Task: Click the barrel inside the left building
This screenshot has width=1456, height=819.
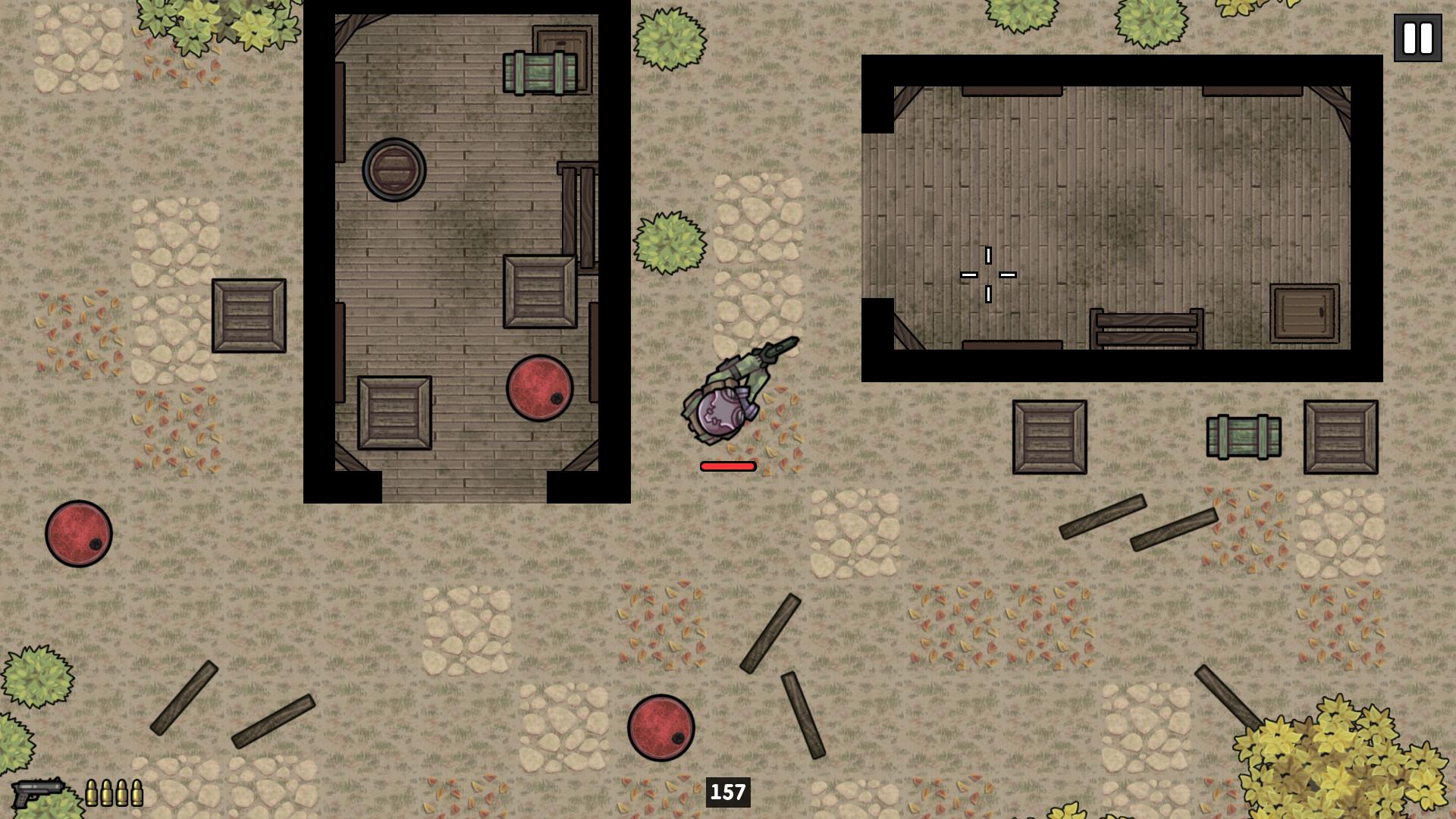Action: pos(394,168)
